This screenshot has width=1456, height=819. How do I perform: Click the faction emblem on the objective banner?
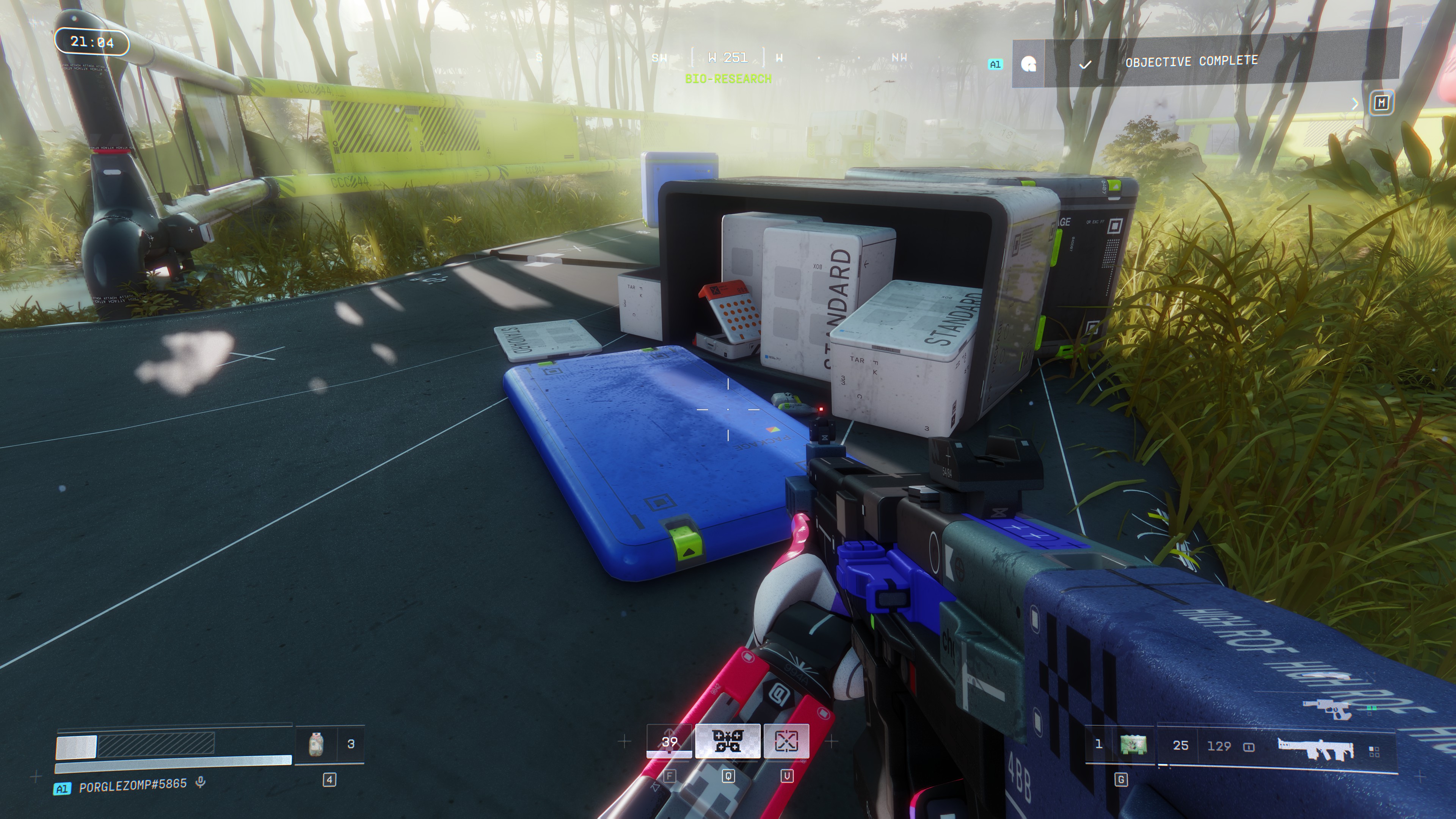(1029, 64)
